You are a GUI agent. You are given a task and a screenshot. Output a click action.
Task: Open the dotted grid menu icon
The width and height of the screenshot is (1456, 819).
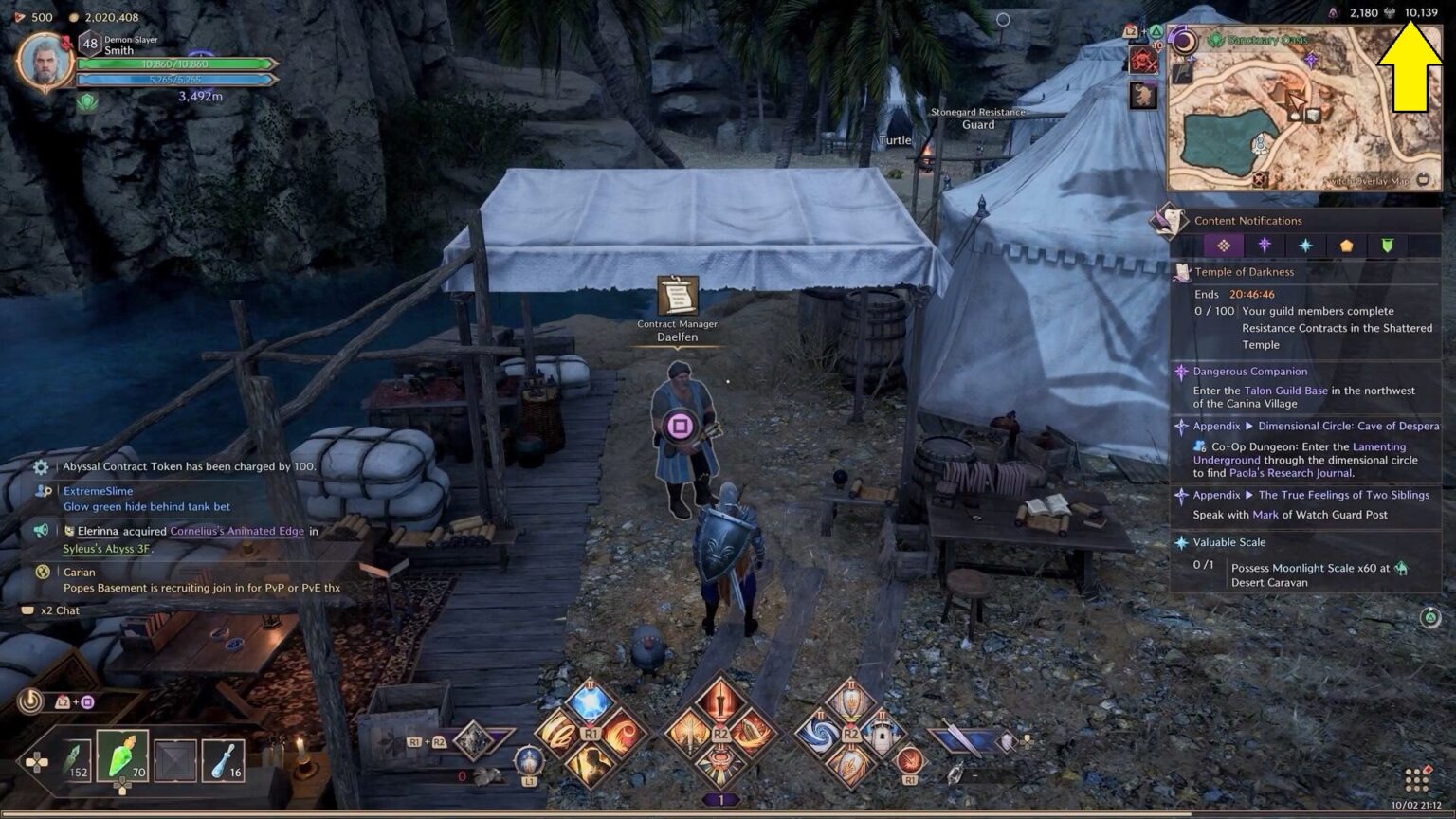(1417, 780)
